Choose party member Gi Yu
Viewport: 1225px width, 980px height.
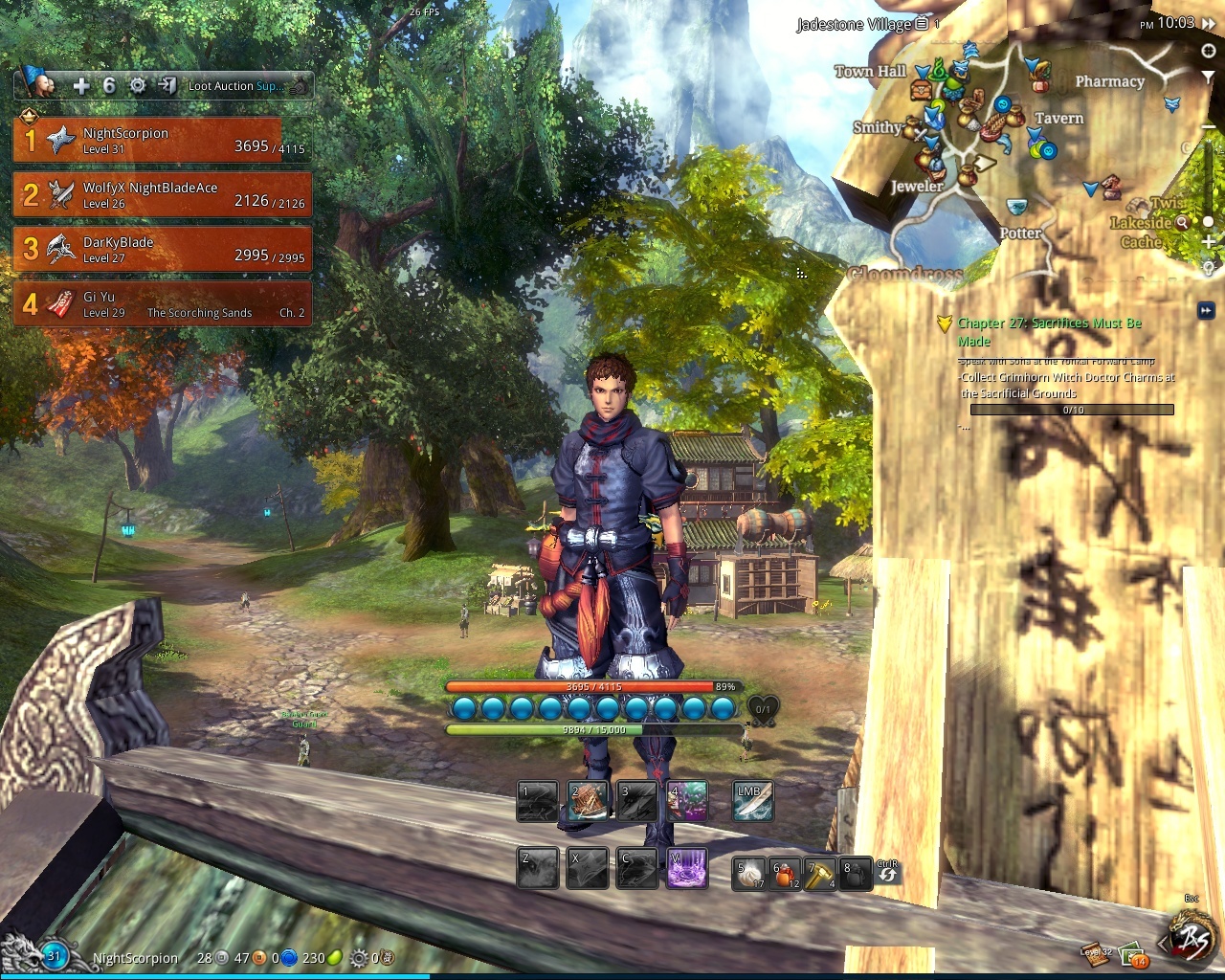pyautogui.click(x=161, y=304)
